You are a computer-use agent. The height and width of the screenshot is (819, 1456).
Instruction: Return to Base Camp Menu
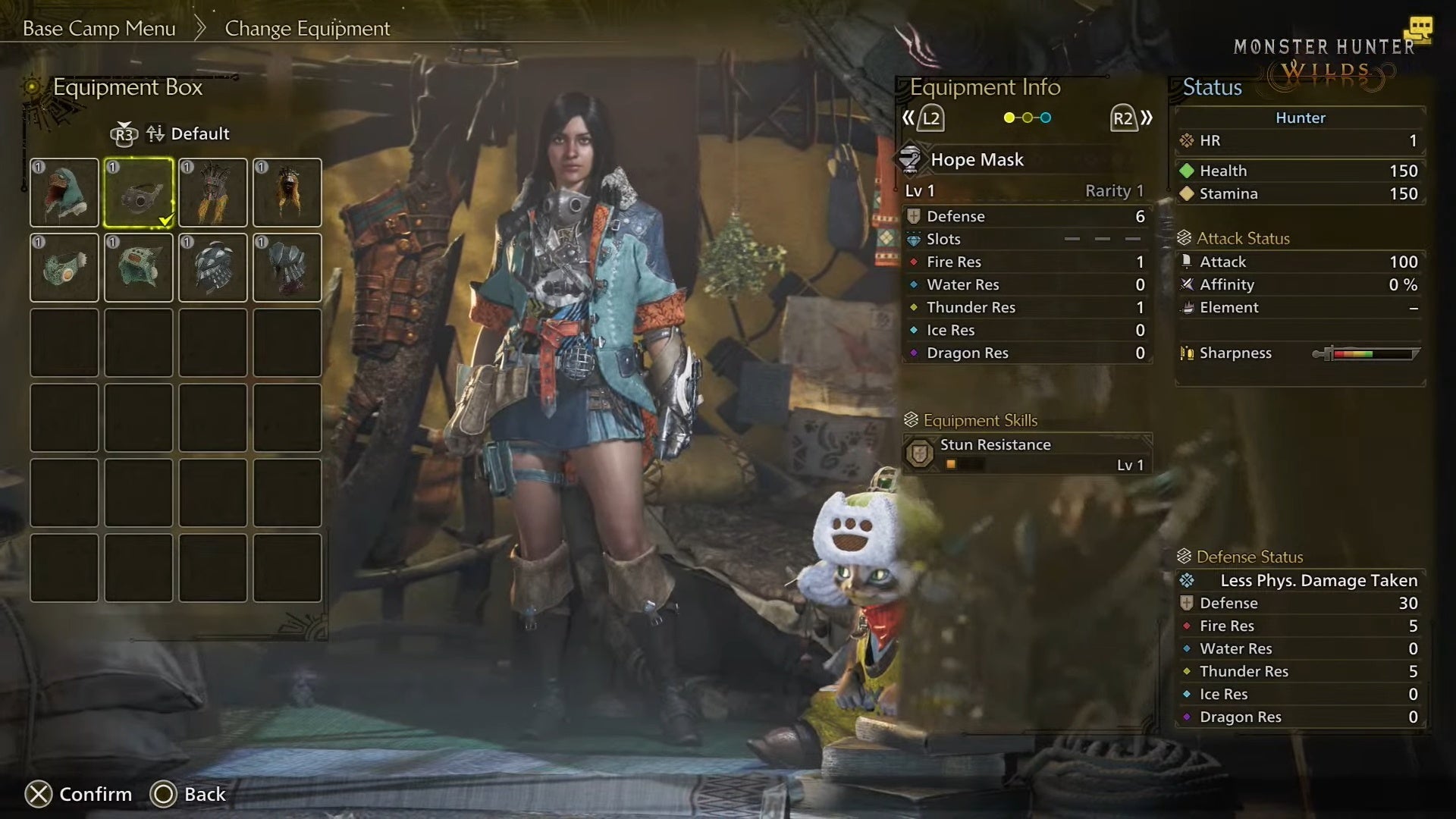[x=99, y=28]
